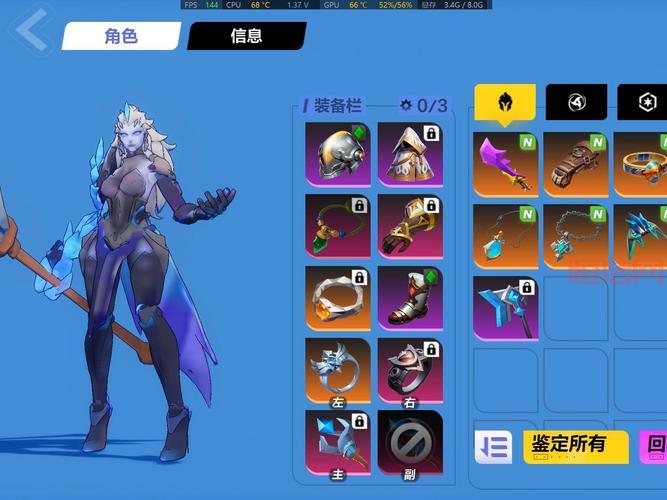Screen dimensions: 667x500
Task: Select the blue potion pendant item
Action: click(x=506, y=237)
